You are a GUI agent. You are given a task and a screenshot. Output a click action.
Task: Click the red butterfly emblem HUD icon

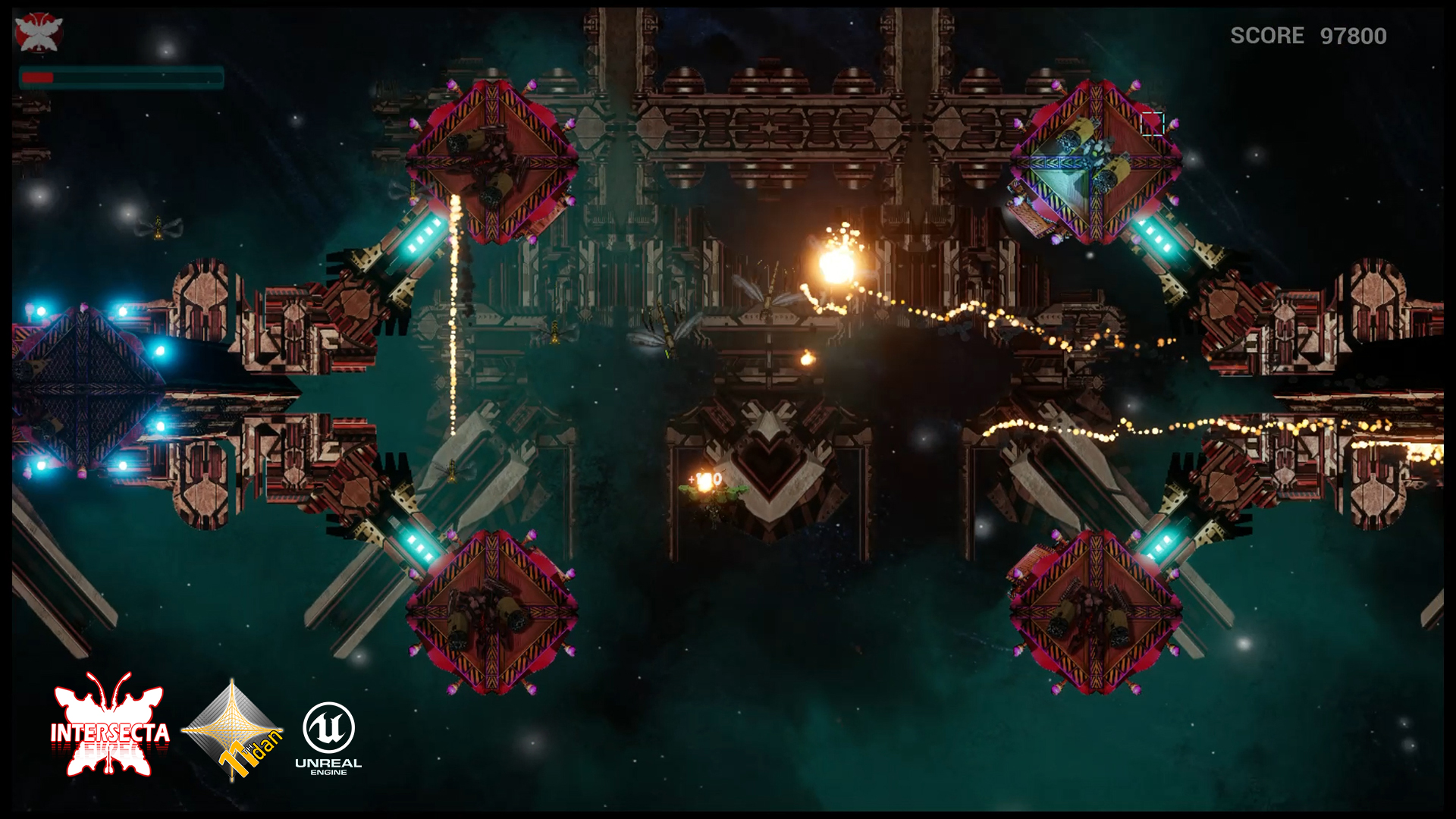(x=39, y=33)
